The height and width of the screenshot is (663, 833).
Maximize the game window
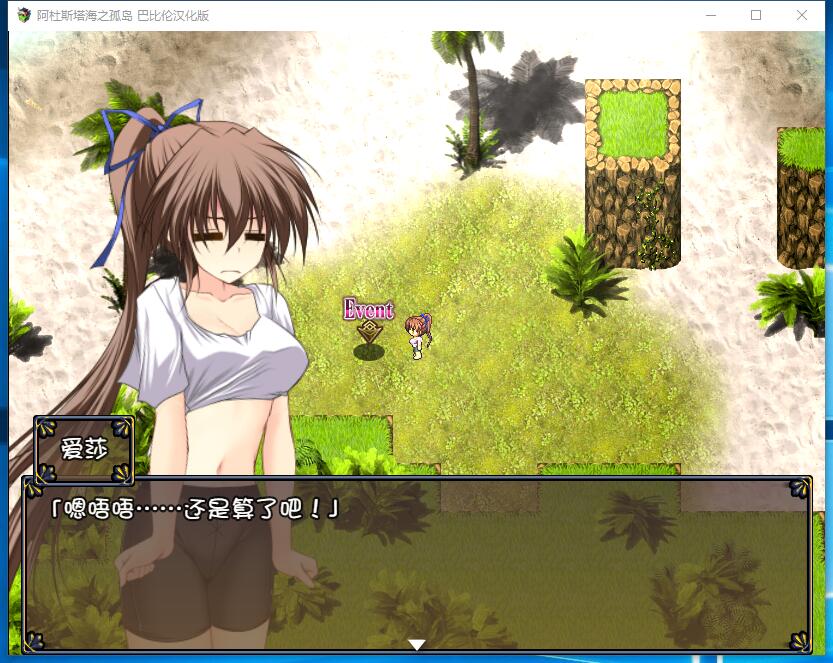[x=756, y=15]
